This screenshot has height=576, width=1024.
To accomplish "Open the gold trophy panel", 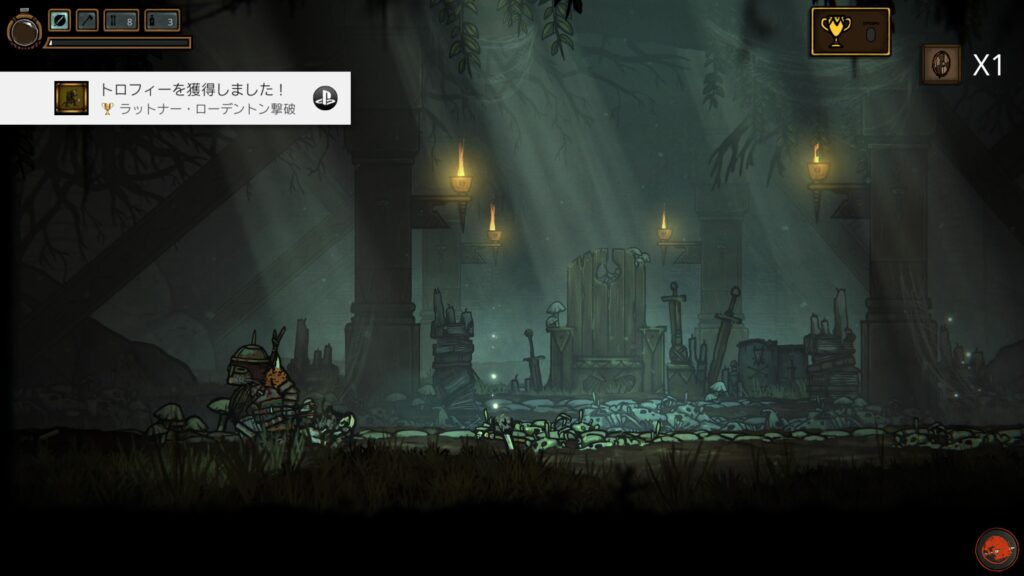I will pyautogui.click(x=850, y=32).
